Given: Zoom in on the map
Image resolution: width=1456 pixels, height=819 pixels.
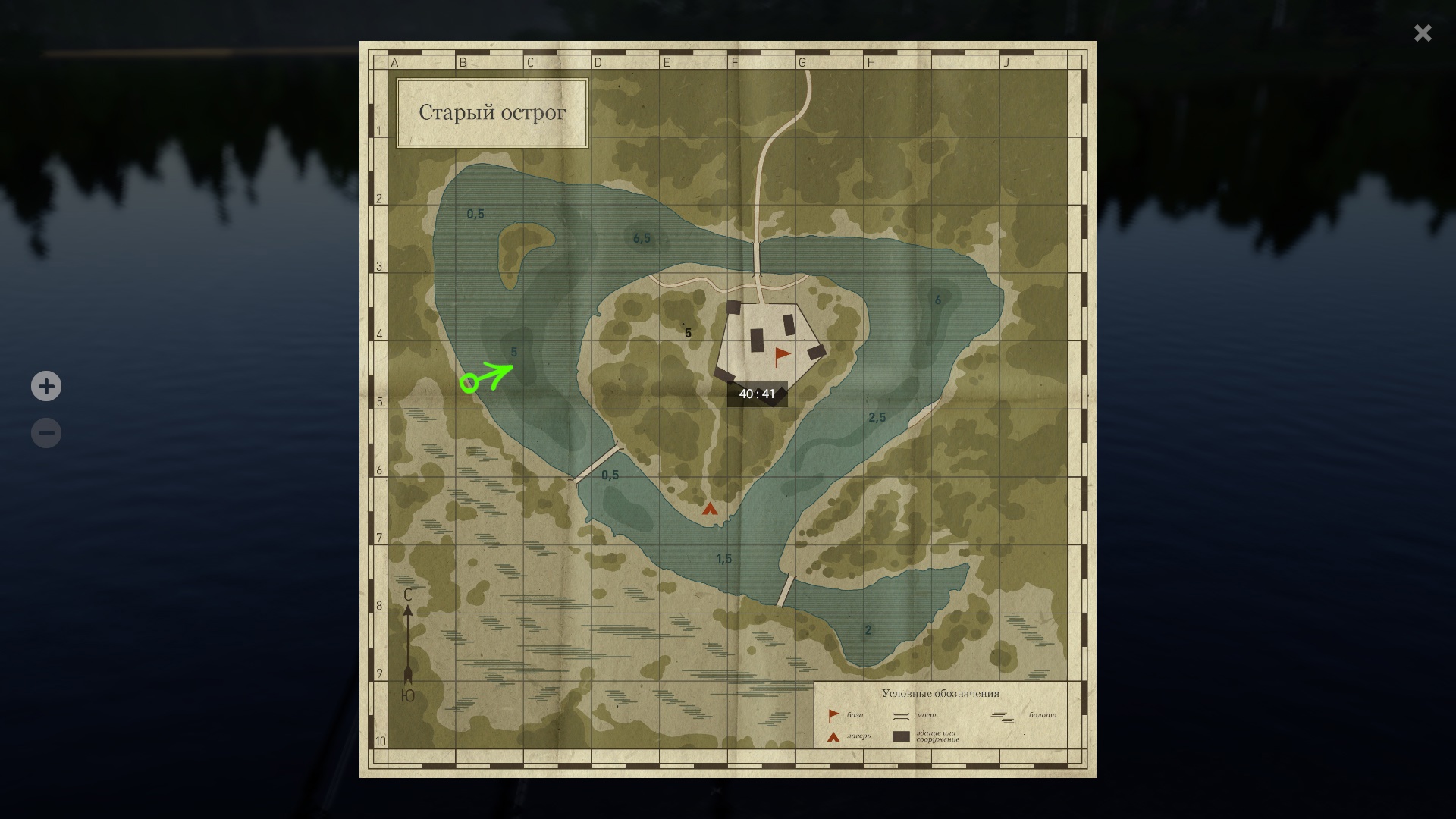Looking at the screenshot, I should (x=46, y=386).
